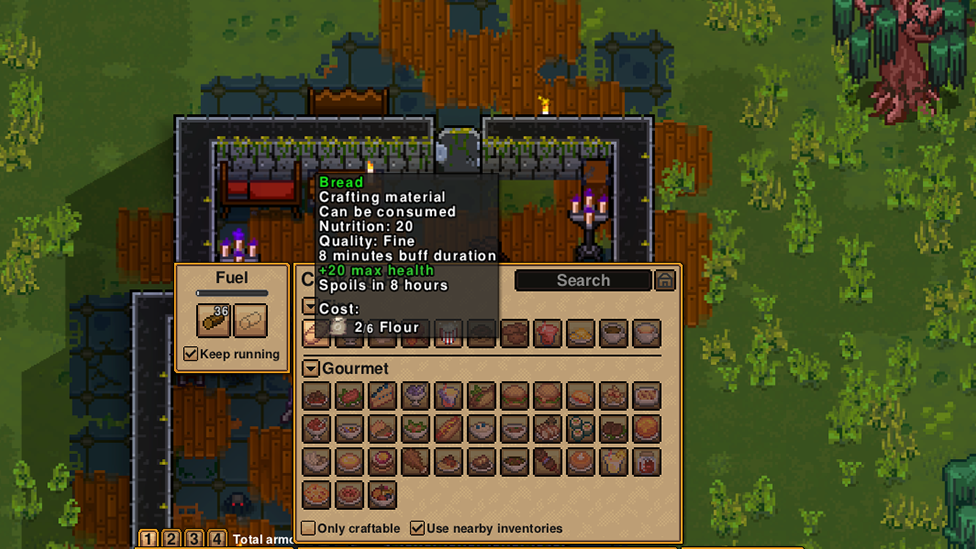Select the empty fuel slot with roll outline

click(x=250, y=320)
